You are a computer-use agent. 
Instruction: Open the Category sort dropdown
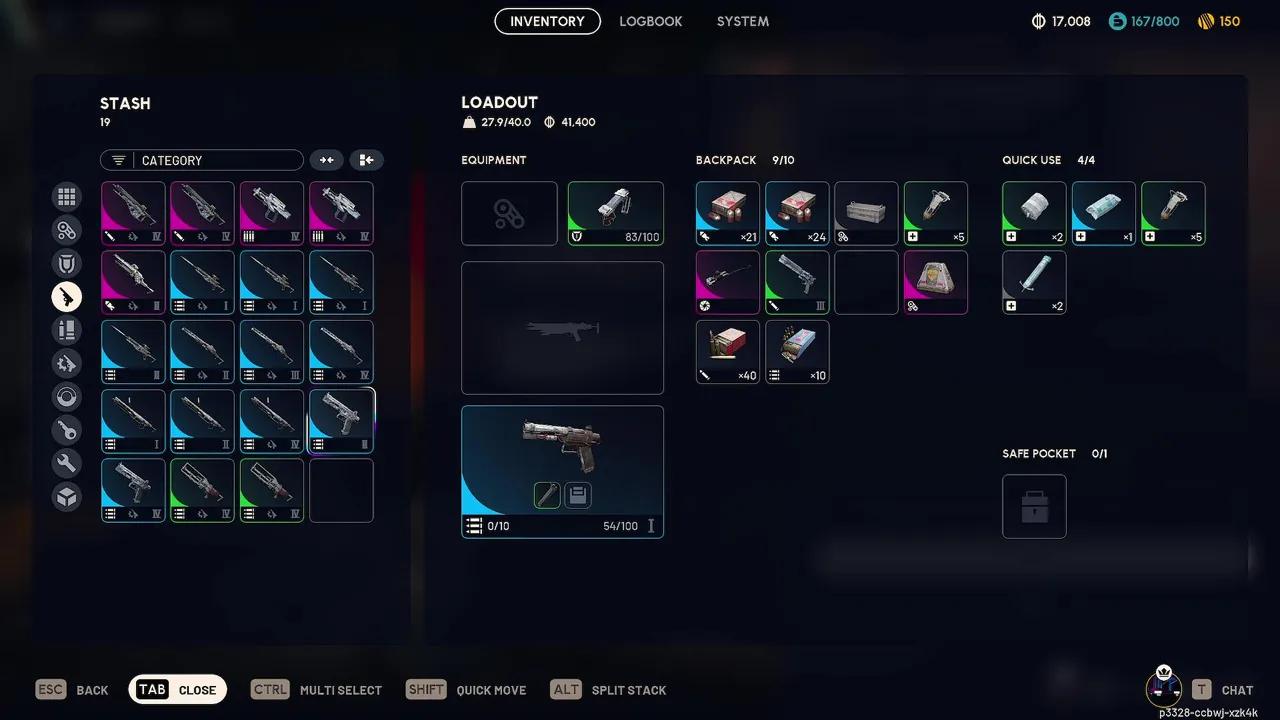click(x=201, y=160)
